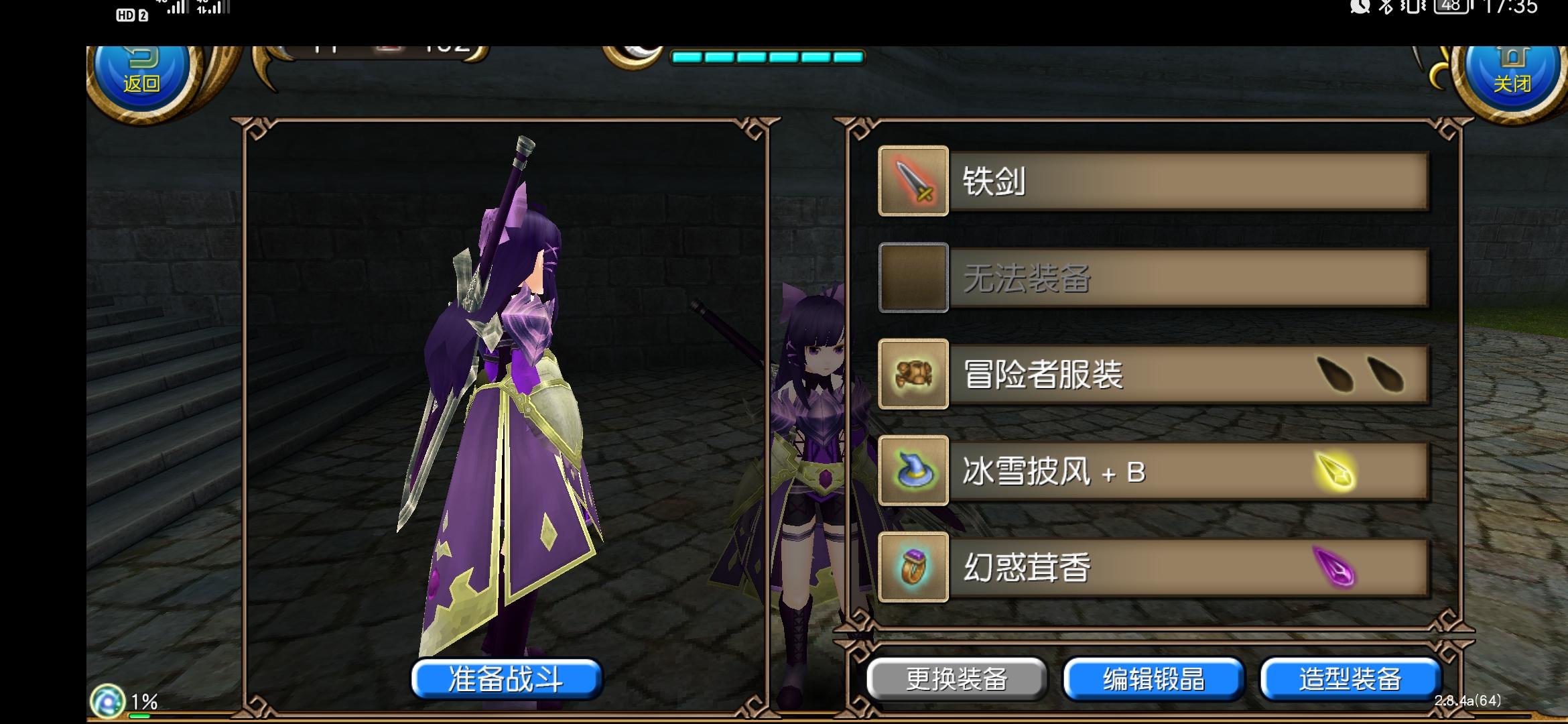Screen dimensions: 1568x724
Task: Open the 更换装备 equipment change panel
Action: tap(956, 678)
